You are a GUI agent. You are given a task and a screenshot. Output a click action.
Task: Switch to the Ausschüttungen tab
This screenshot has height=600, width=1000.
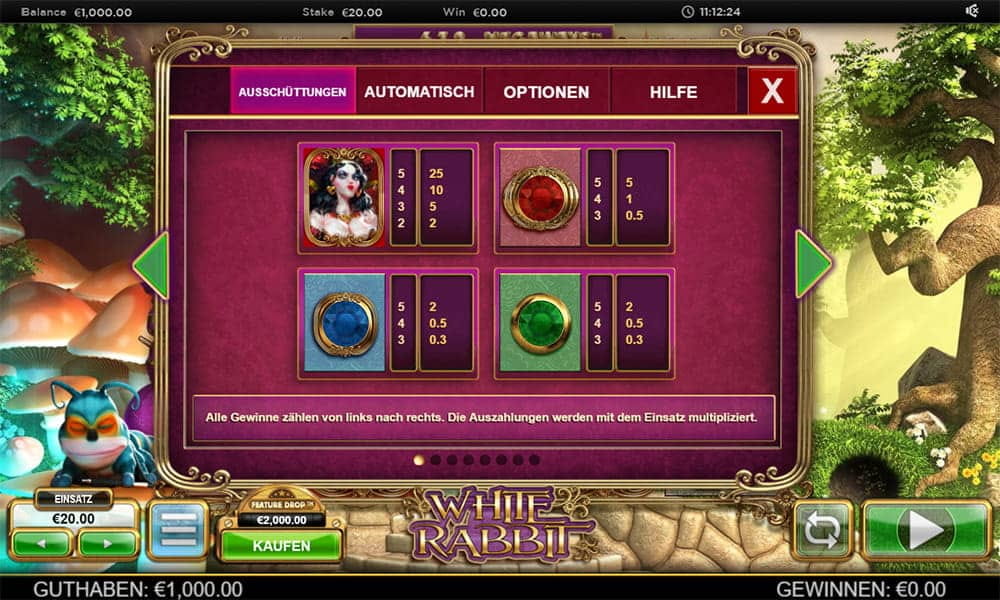(292, 92)
